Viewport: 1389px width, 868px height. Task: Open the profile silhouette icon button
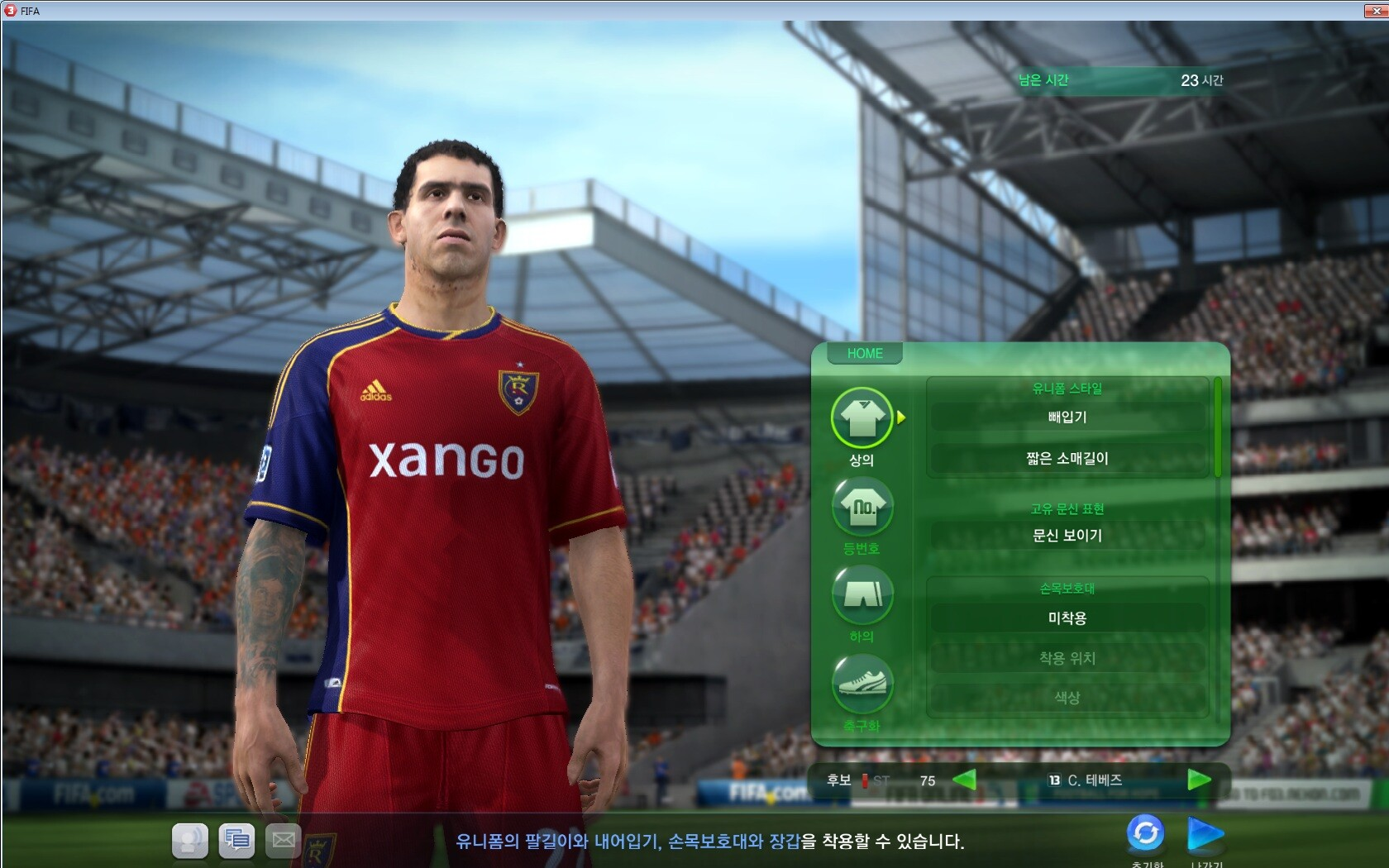(x=190, y=841)
